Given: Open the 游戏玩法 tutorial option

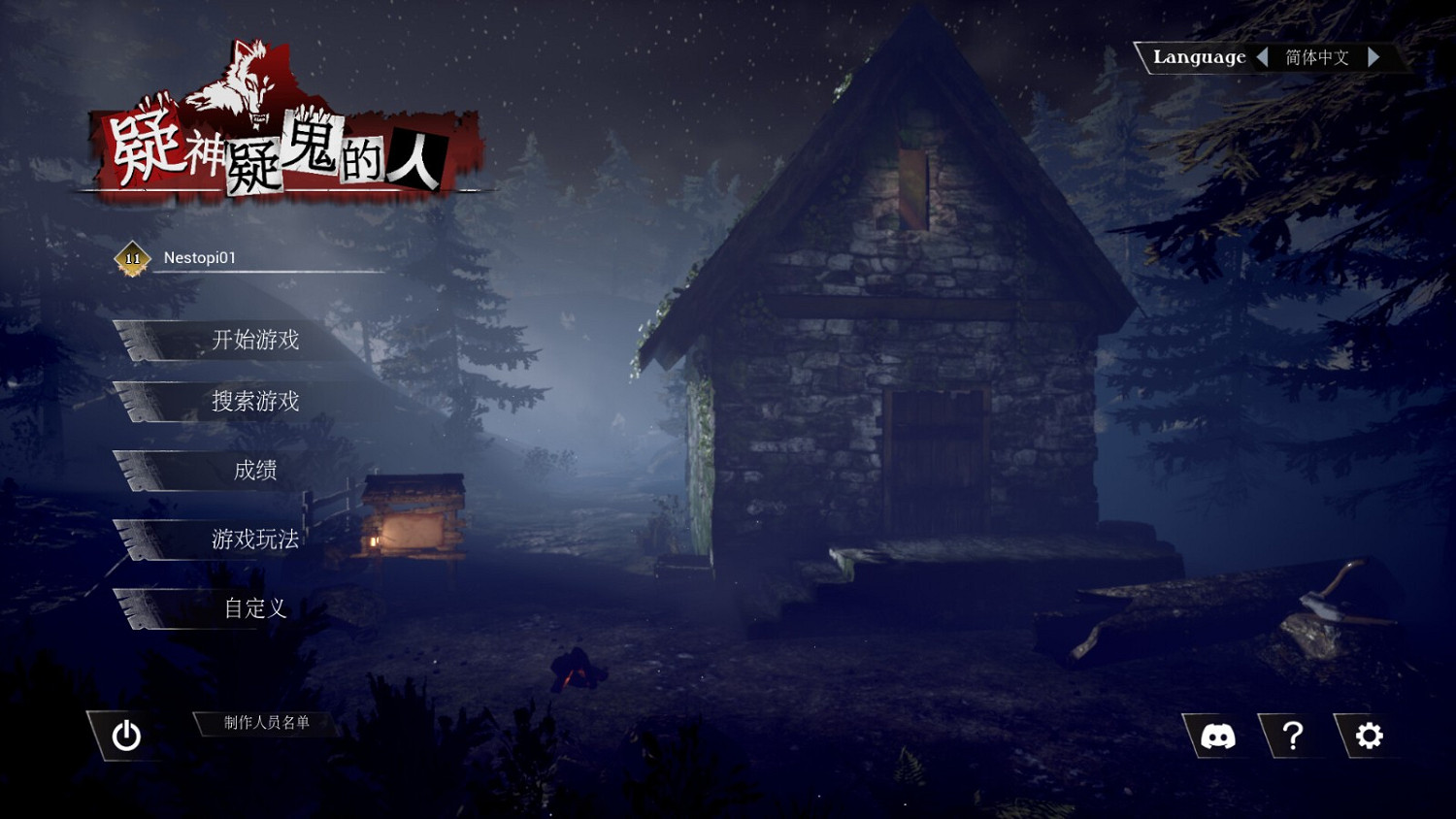Looking at the screenshot, I should click(x=254, y=540).
